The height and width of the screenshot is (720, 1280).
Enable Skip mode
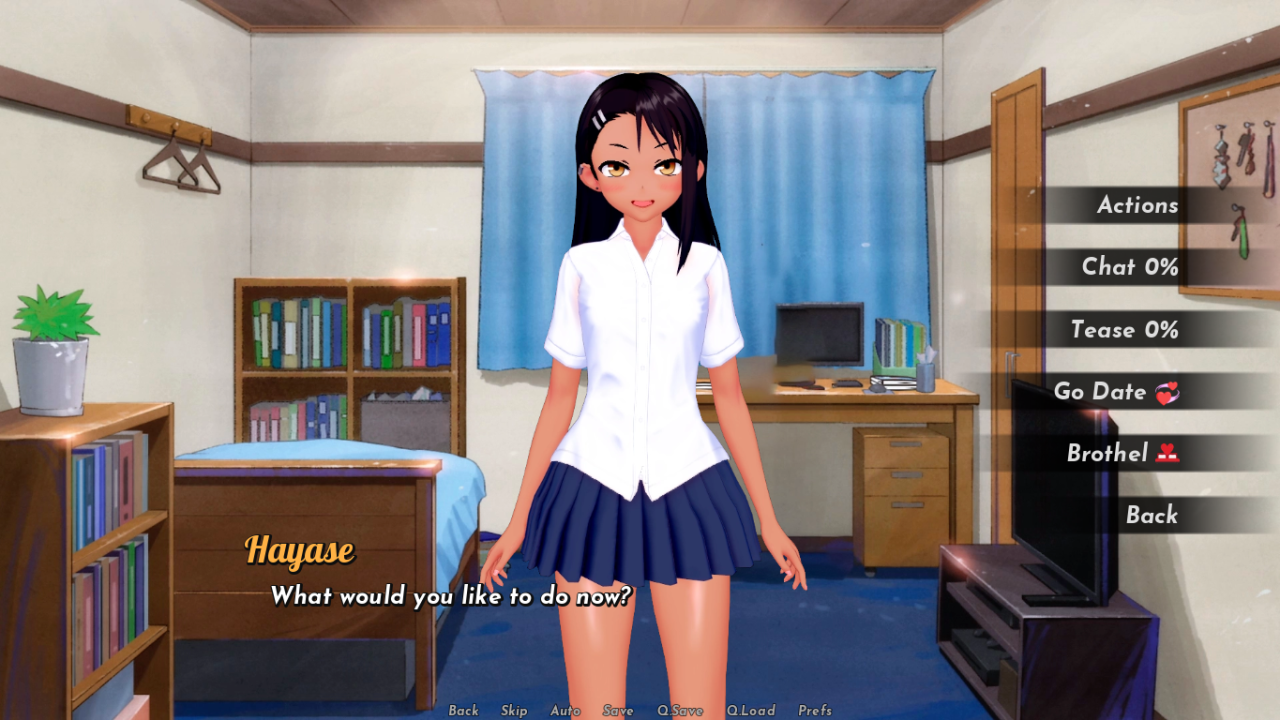click(515, 710)
